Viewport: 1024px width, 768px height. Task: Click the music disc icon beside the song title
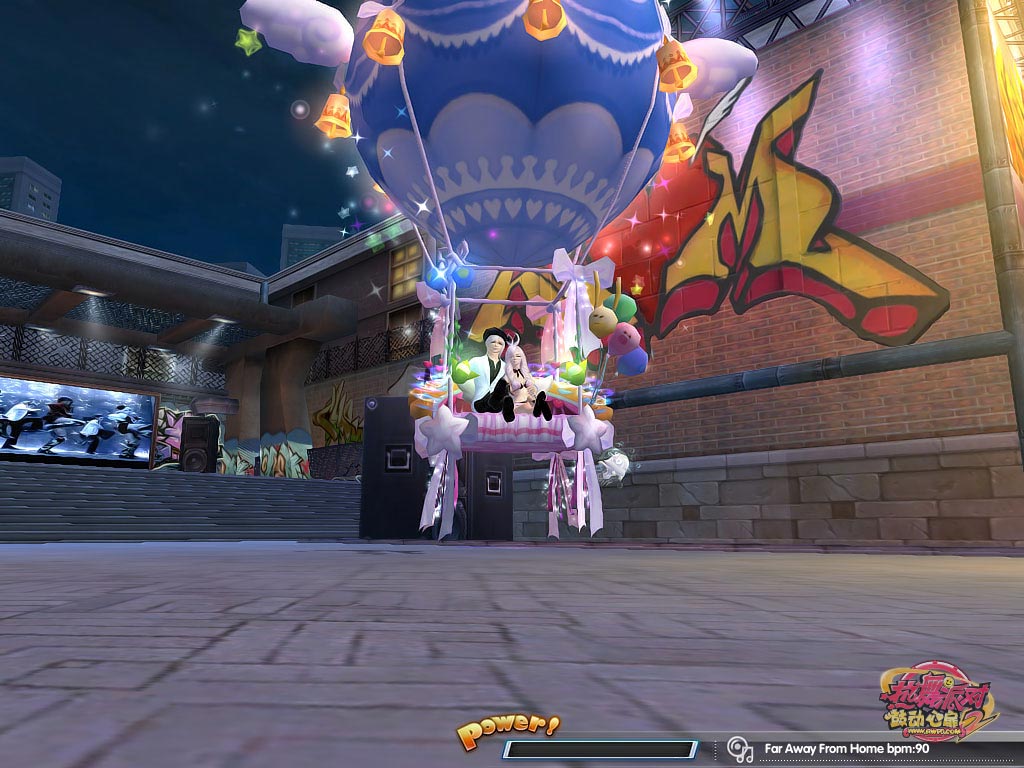pyautogui.click(x=740, y=748)
